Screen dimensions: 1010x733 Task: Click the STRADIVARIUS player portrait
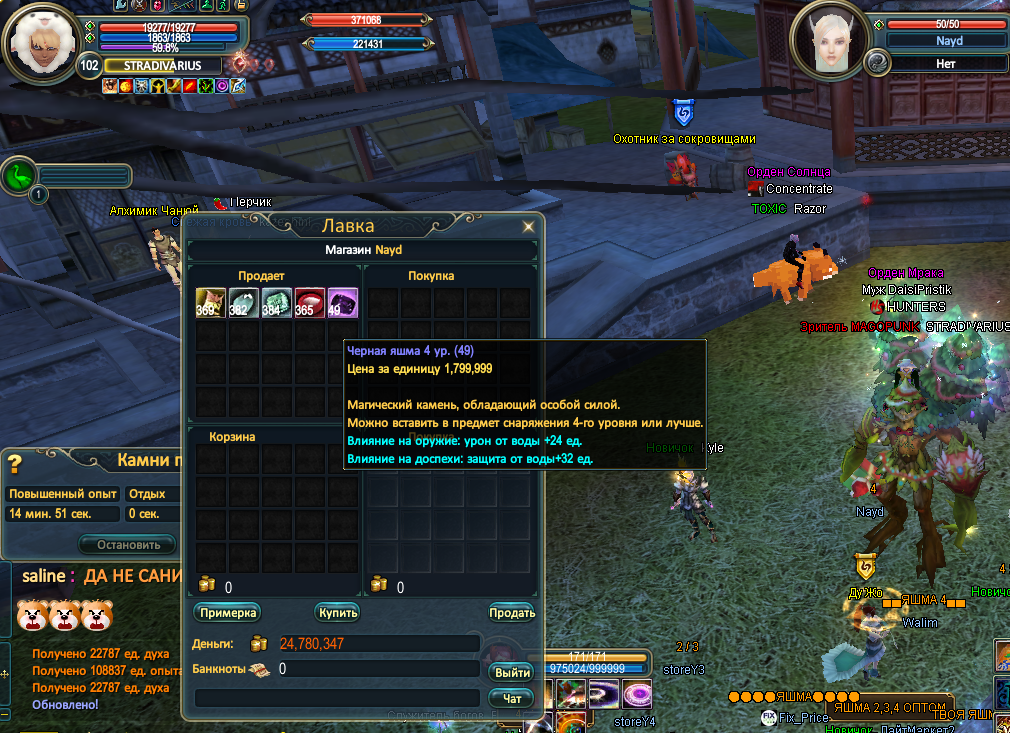click(40, 42)
